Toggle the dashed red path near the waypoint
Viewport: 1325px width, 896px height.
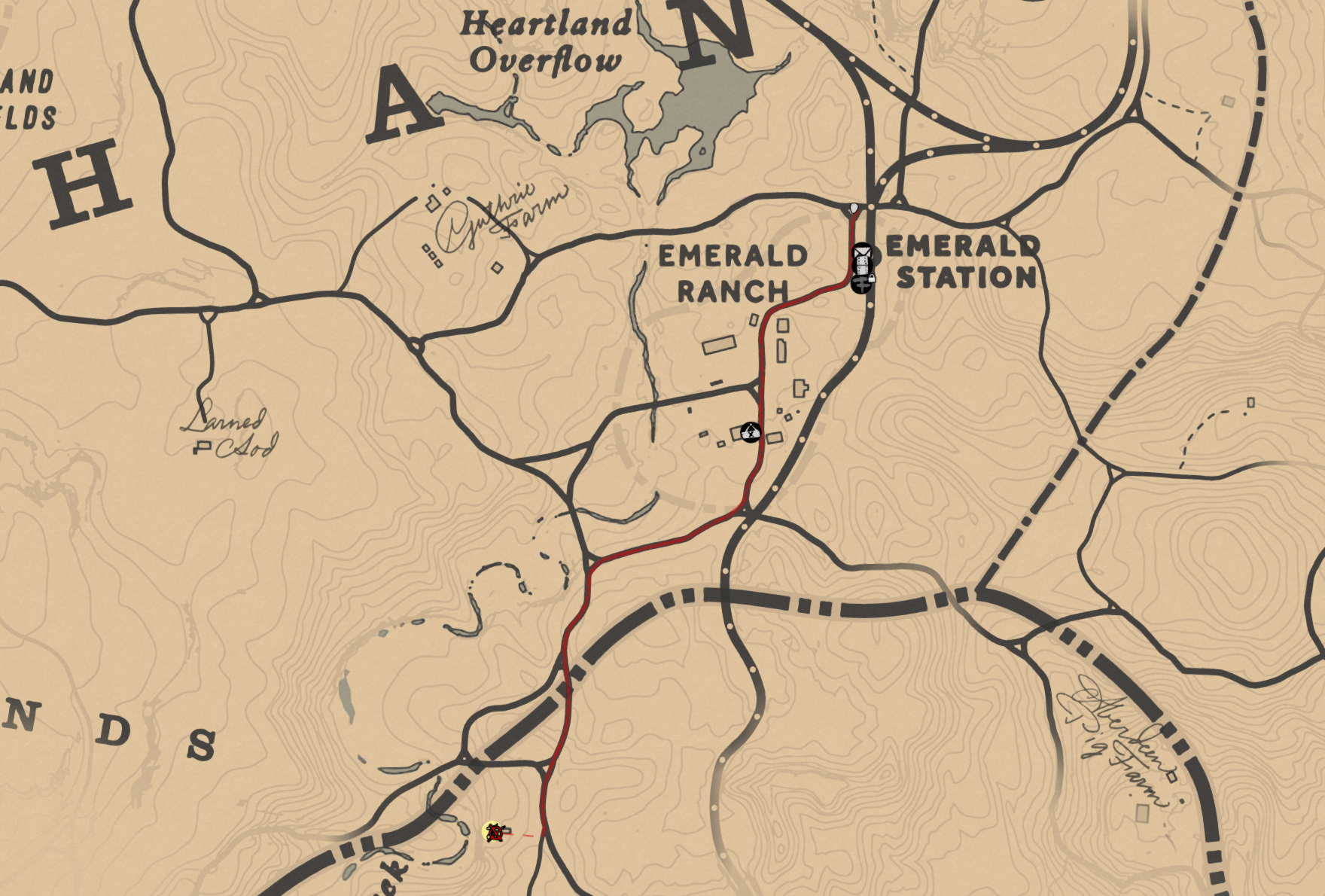pyautogui.click(x=528, y=835)
